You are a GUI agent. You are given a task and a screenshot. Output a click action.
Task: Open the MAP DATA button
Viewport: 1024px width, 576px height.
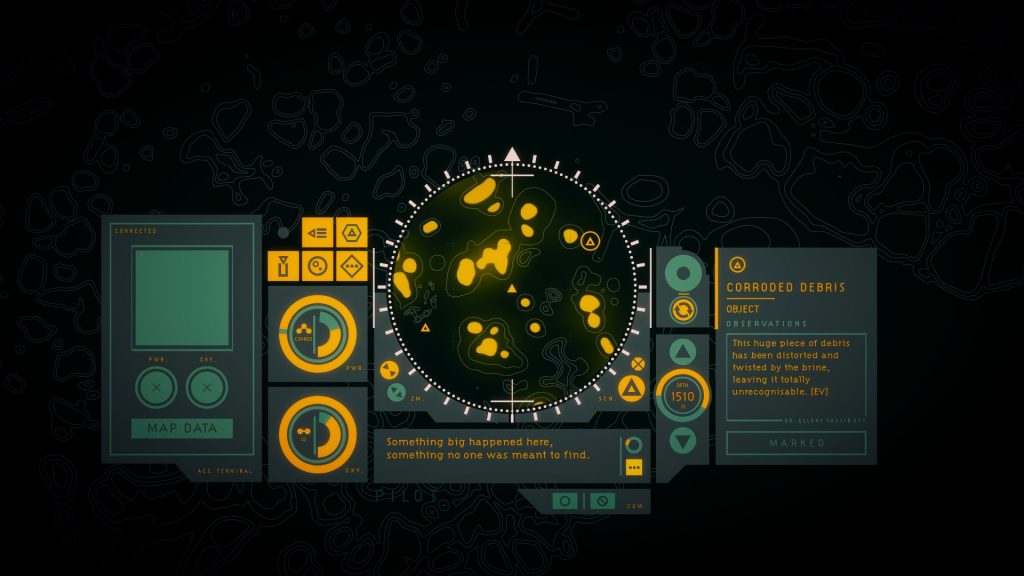click(x=181, y=429)
